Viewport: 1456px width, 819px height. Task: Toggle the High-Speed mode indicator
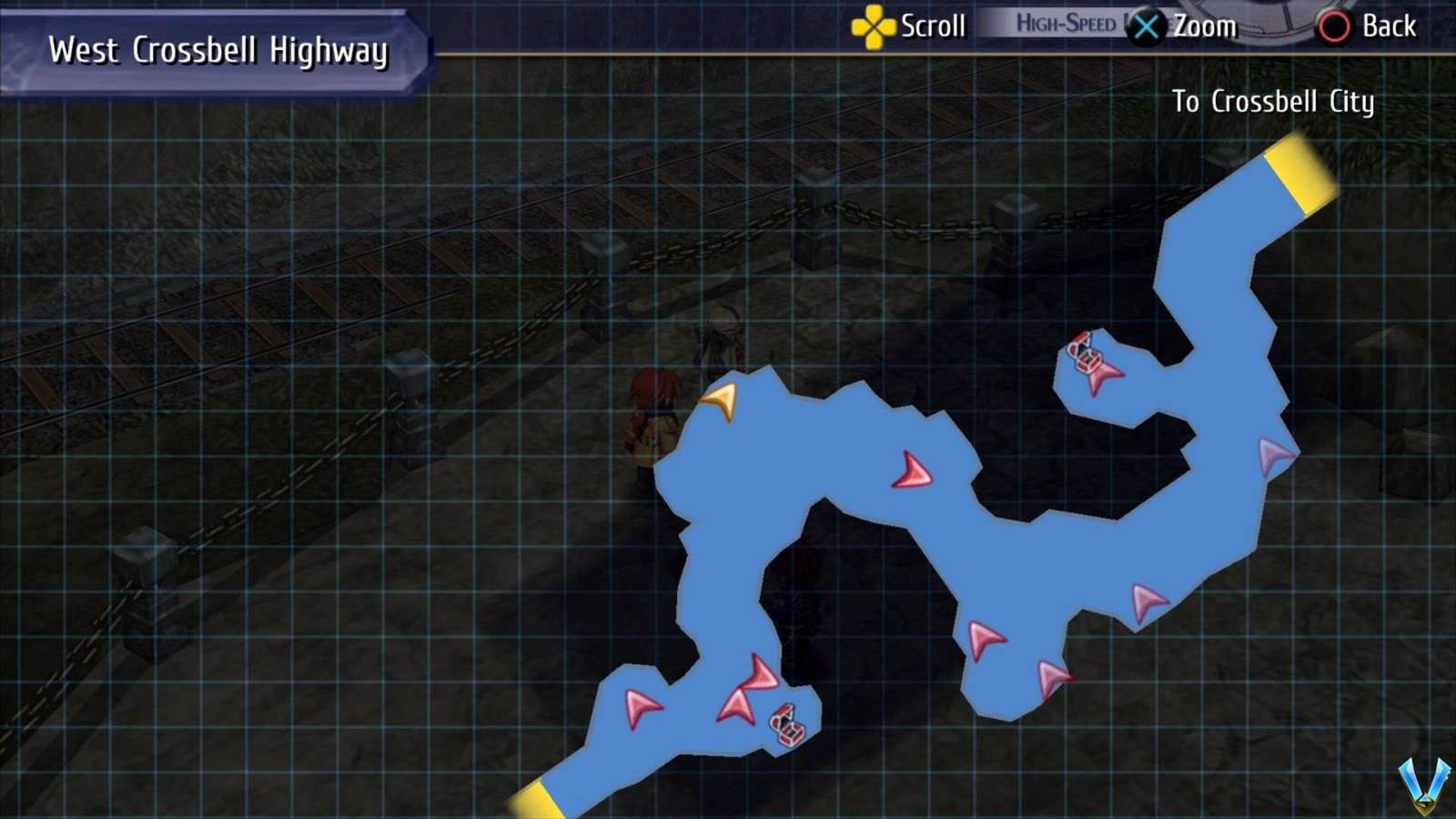(x=1065, y=25)
